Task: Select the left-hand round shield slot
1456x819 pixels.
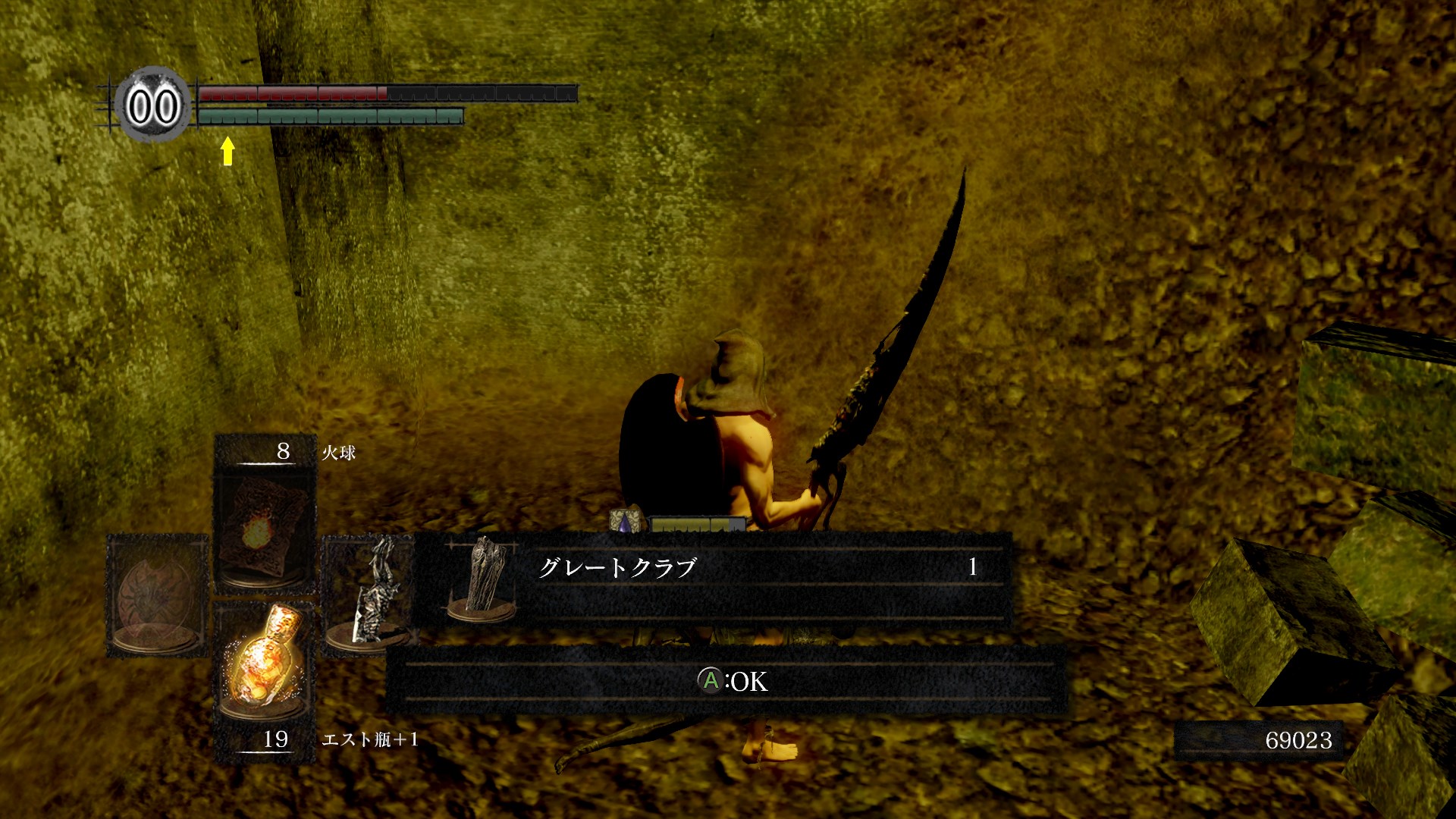Action: [157, 596]
